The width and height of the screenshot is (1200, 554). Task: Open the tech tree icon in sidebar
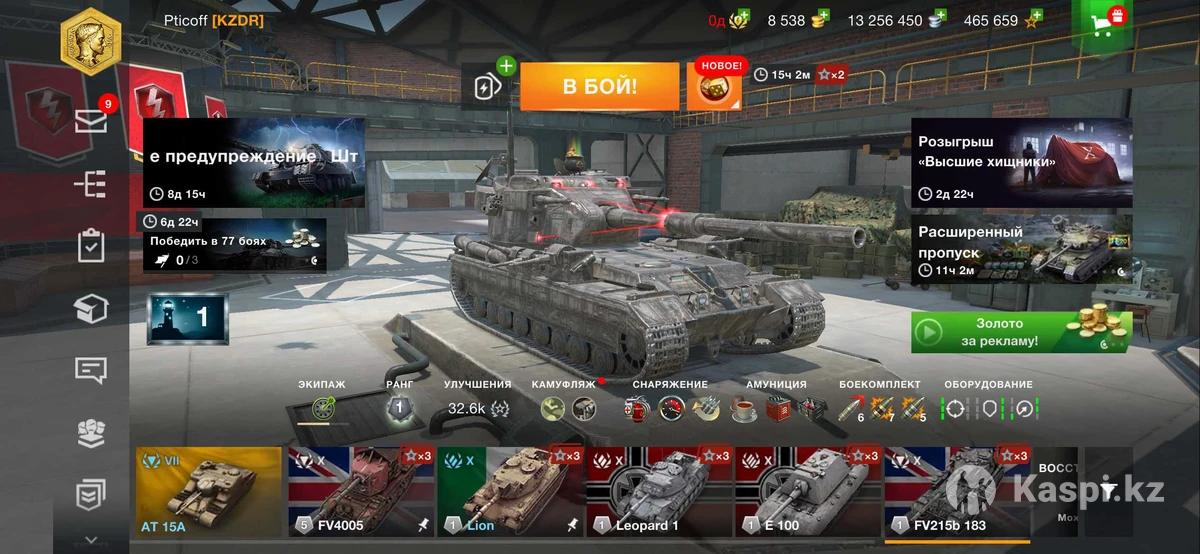pyautogui.click(x=91, y=184)
